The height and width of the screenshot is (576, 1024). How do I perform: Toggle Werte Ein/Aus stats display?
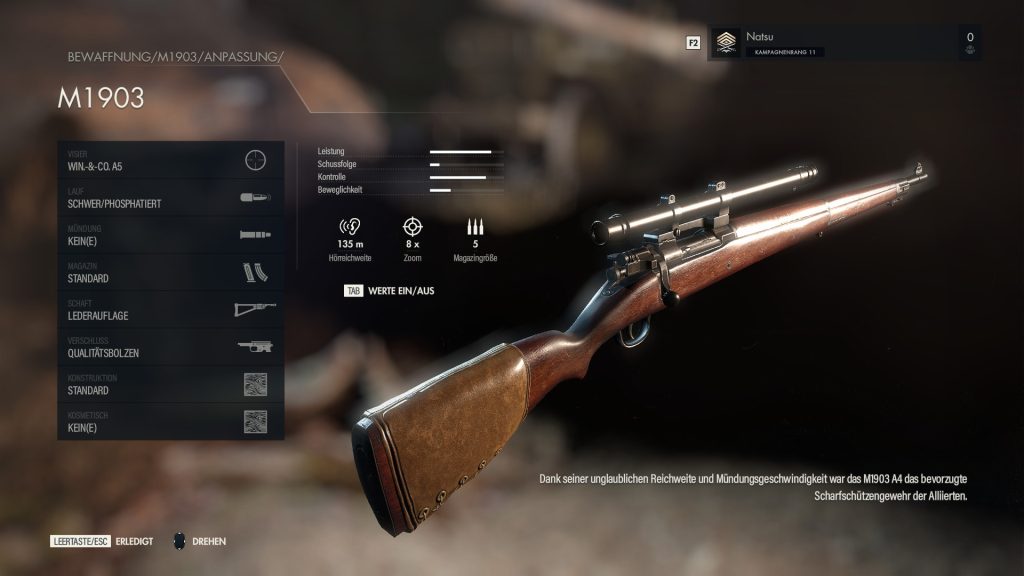pos(389,291)
